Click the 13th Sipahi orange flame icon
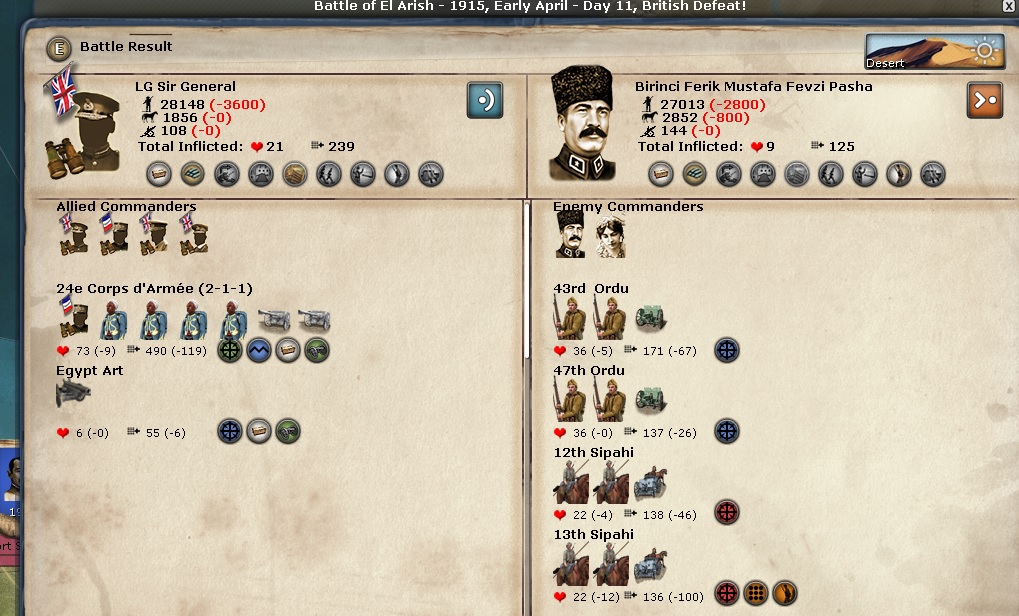 [785, 596]
